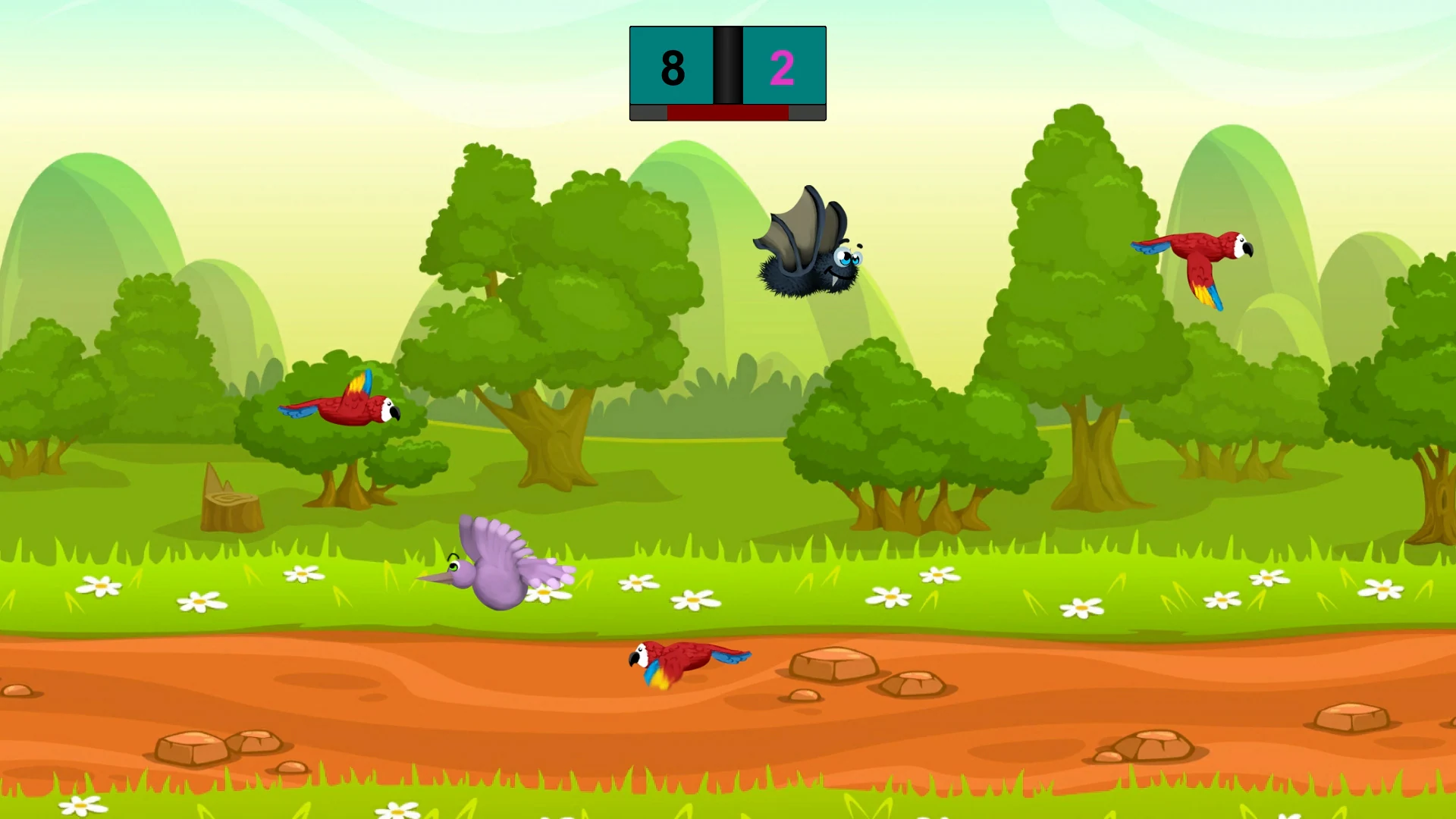The height and width of the screenshot is (819, 1456).
Task: Click the black score showing 8
Action: coord(673,67)
